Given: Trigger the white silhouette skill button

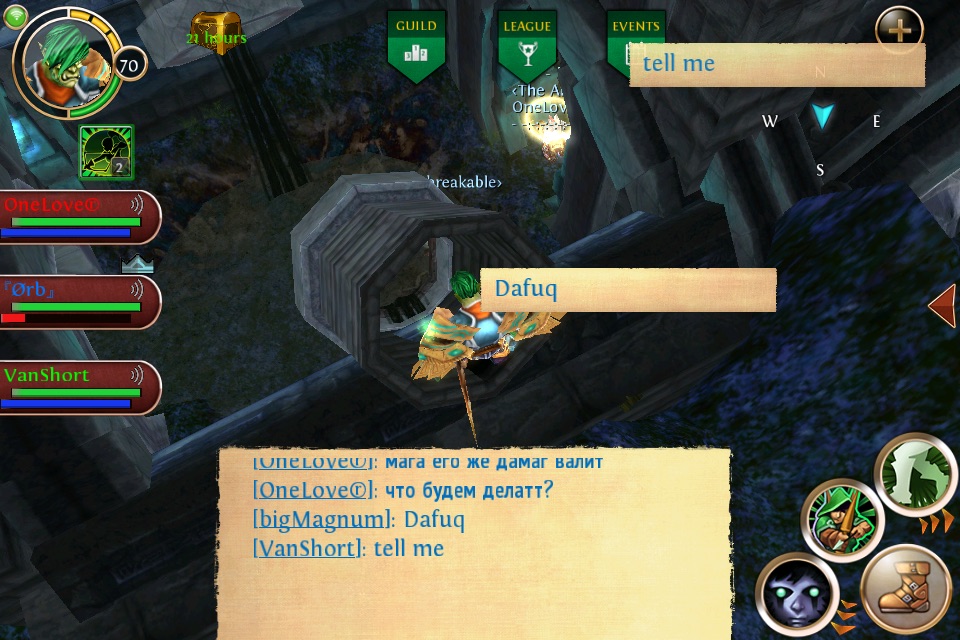Looking at the screenshot, I should [x=917, y=474].
